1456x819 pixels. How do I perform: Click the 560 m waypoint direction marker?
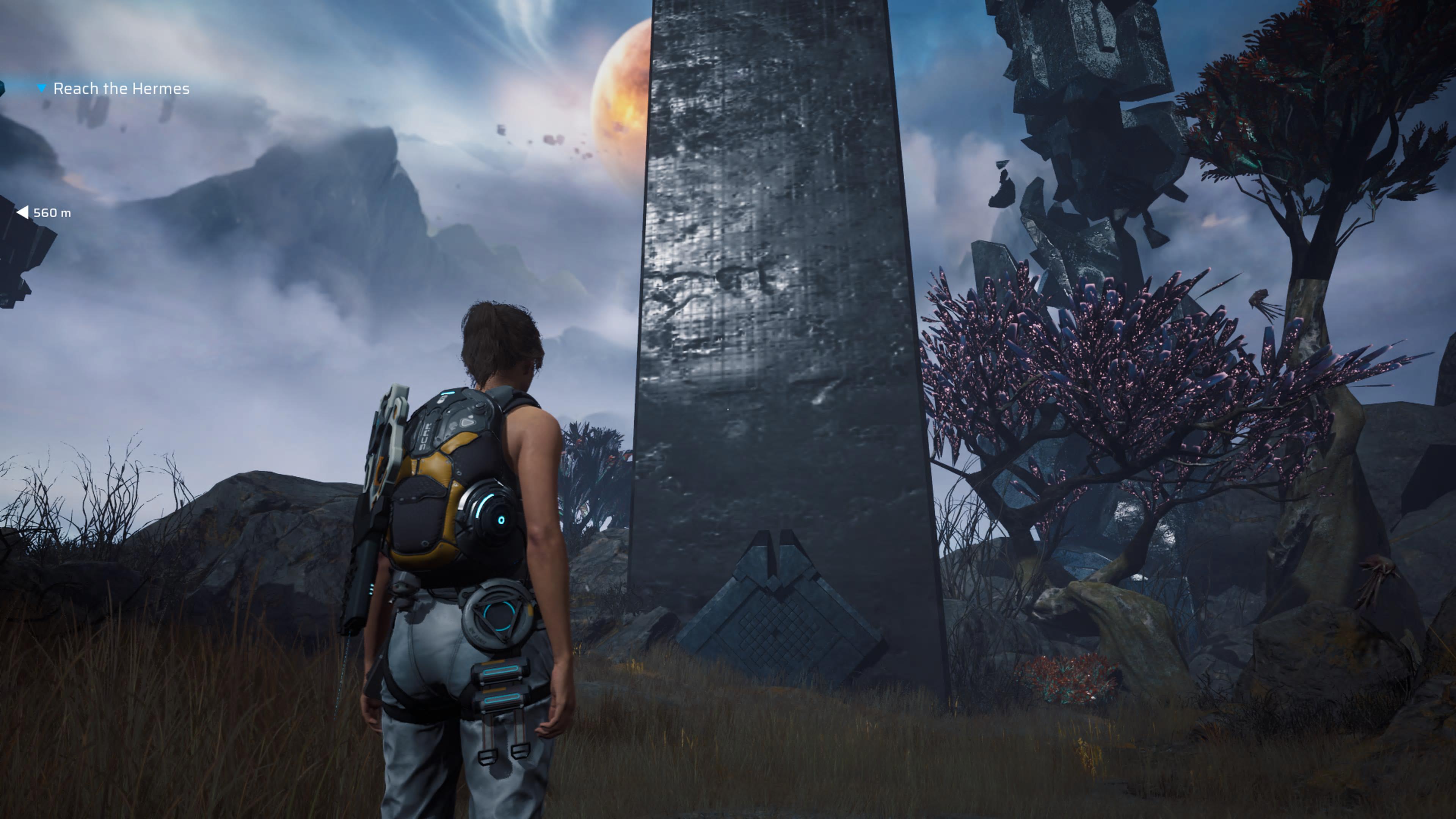[x=23, y=212]
